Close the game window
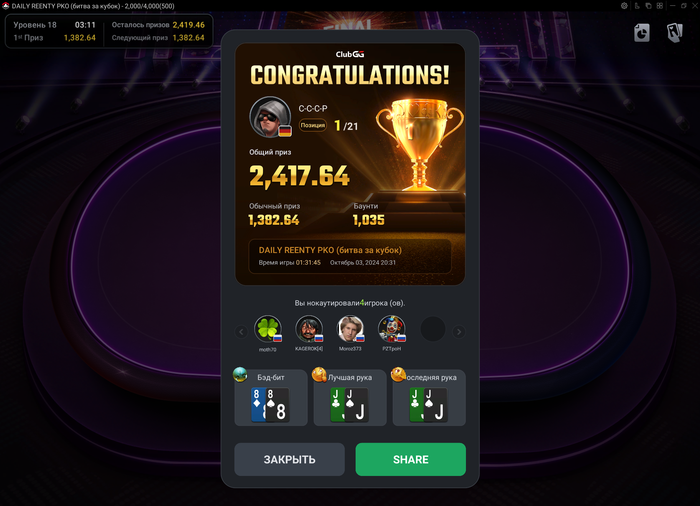Viewport: 700px width, 506px height. pyautogui.click(x=692, y=5)
